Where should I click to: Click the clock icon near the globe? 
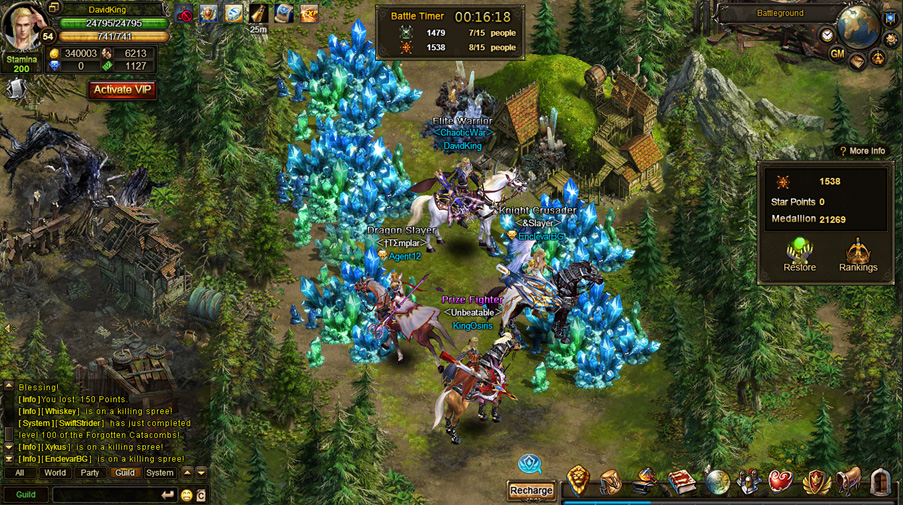[x=827, y=35]
